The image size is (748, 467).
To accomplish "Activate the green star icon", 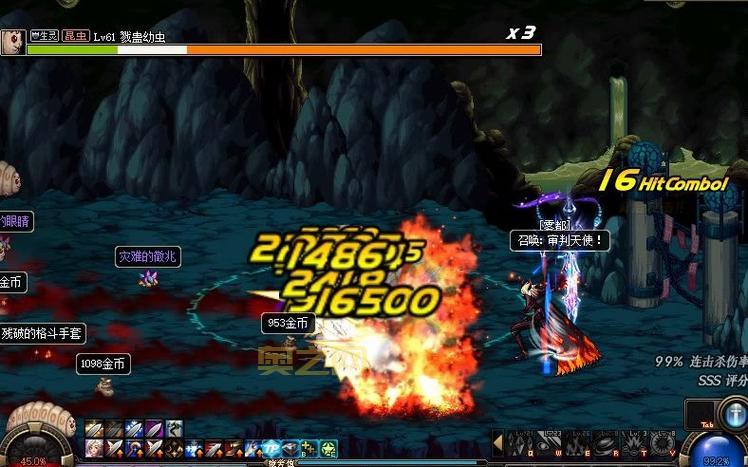I will pos(328,449).
